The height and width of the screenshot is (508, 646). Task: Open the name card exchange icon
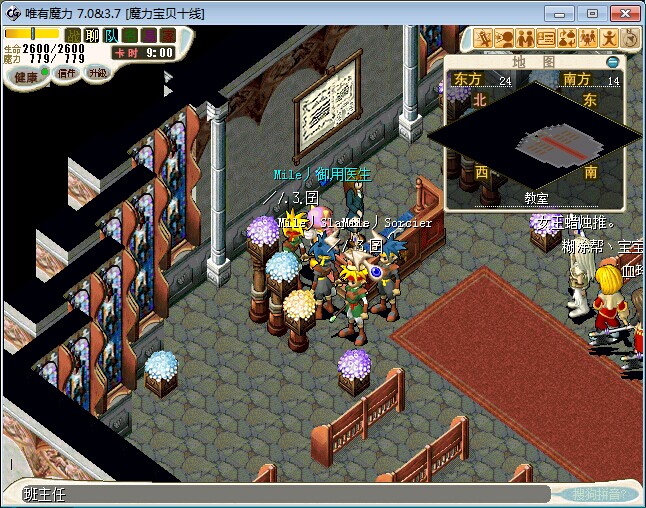(x=547, y=38)
